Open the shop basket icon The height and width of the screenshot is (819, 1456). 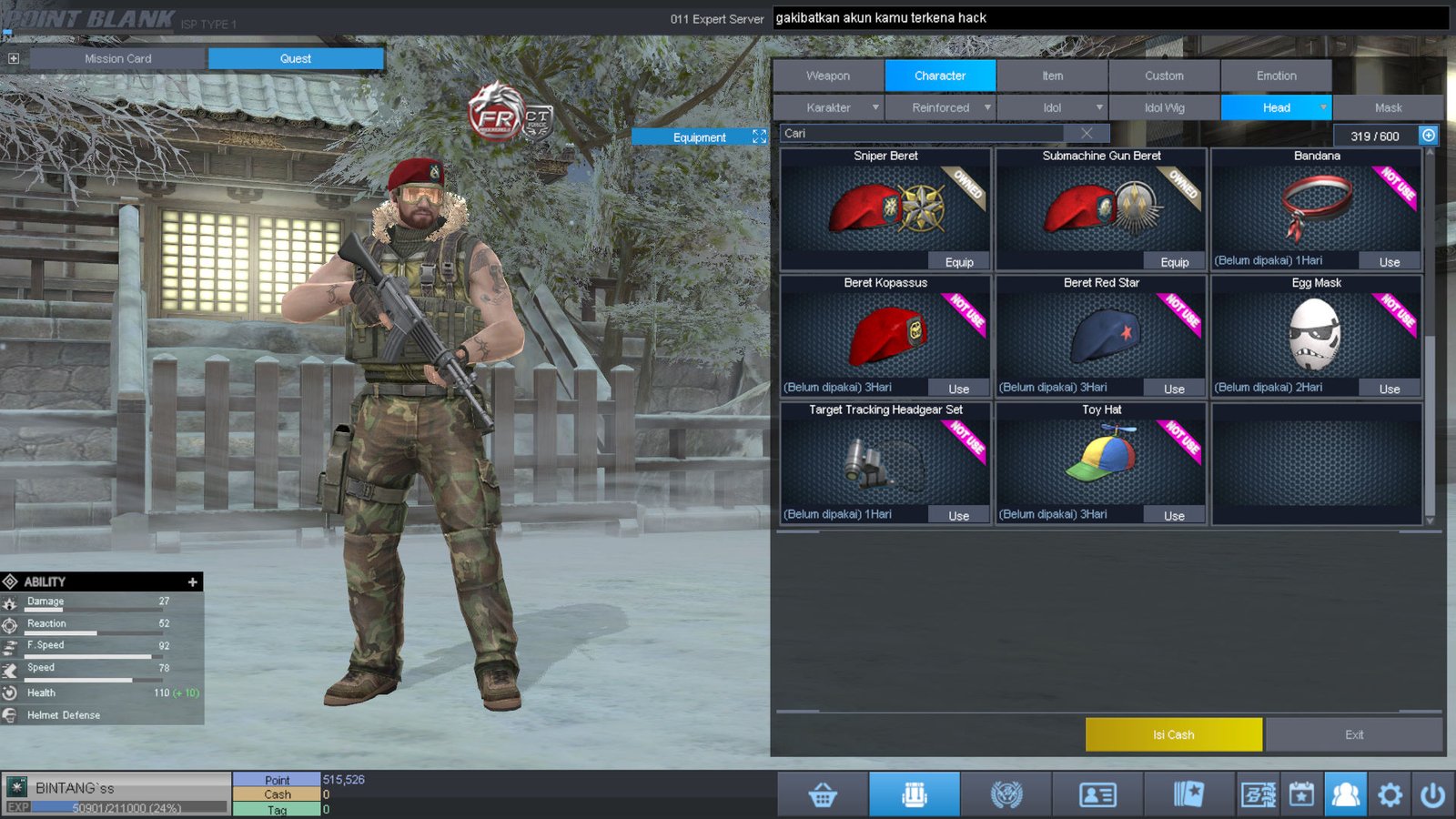tap(823, 795)
